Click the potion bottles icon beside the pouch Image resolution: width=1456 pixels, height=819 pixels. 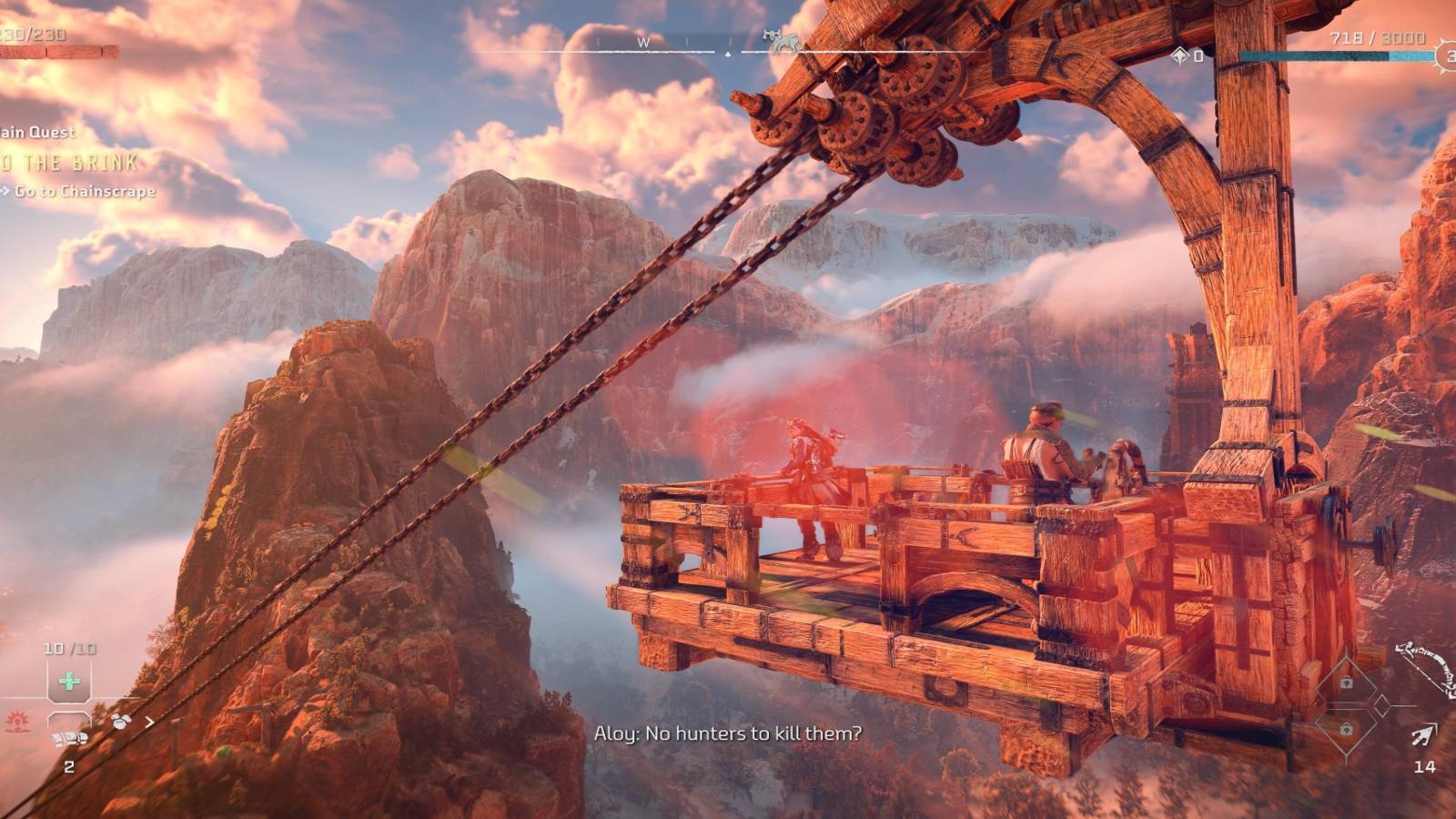(x=119, y=722)
